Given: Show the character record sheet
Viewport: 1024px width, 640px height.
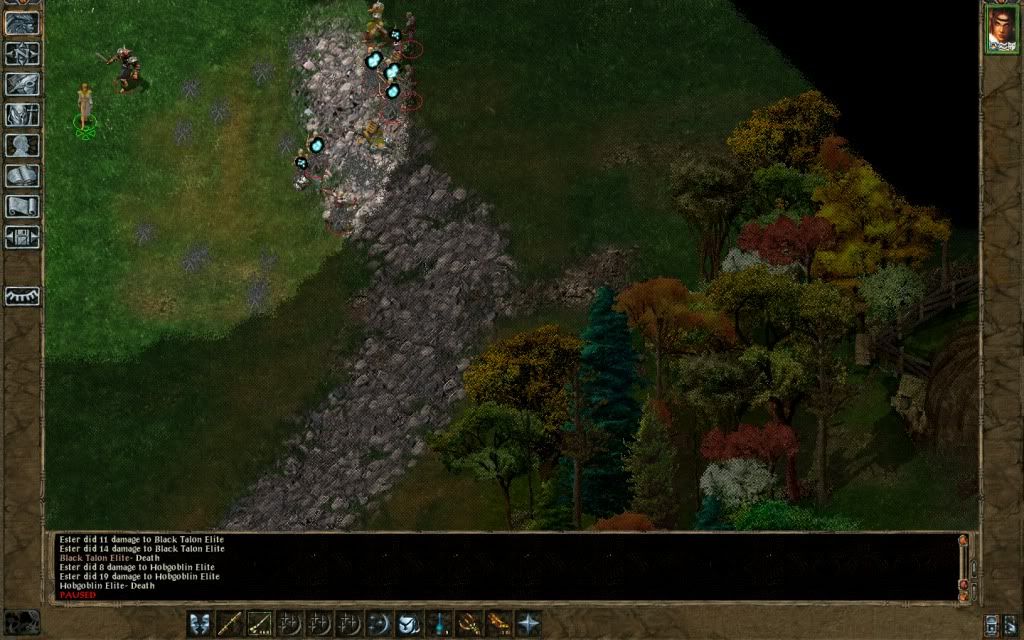Looking at the screenshot, I should (22, 145).
